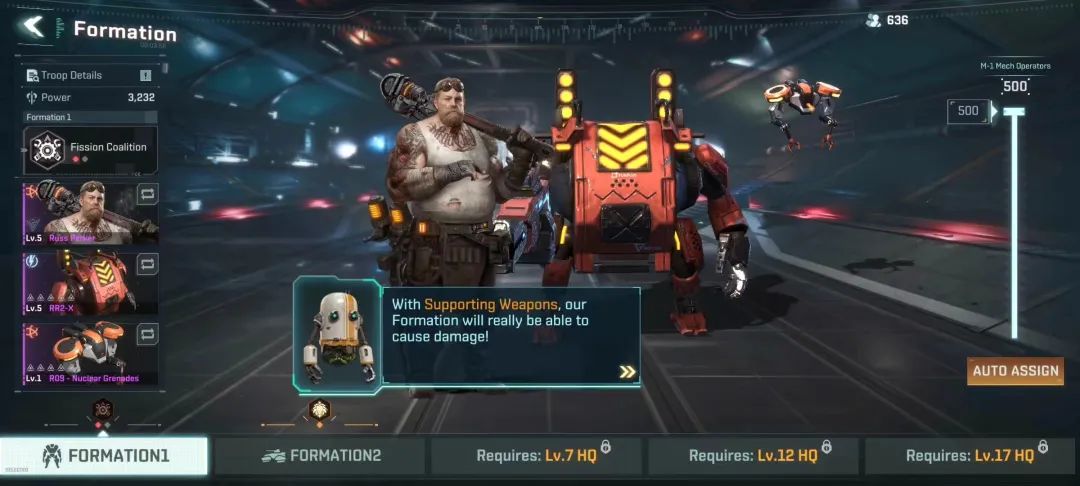Swap out Russ Parker using the swap button
Viewport: 1080px width, 486px height.
coord(147,194)
